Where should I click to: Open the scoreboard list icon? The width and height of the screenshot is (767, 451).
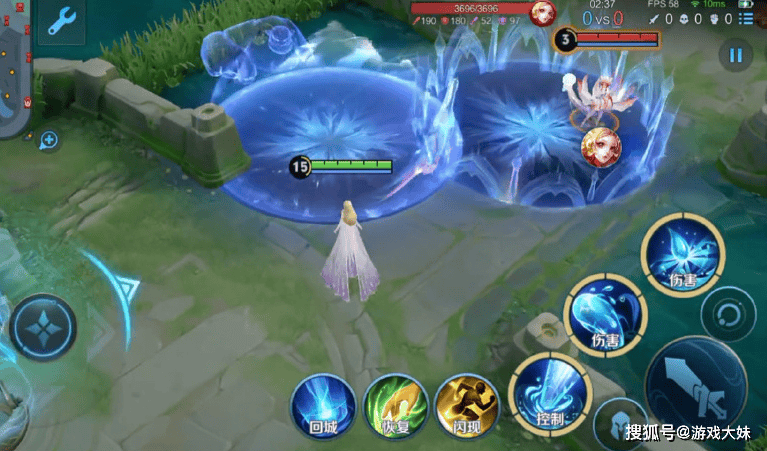point(746,19)
